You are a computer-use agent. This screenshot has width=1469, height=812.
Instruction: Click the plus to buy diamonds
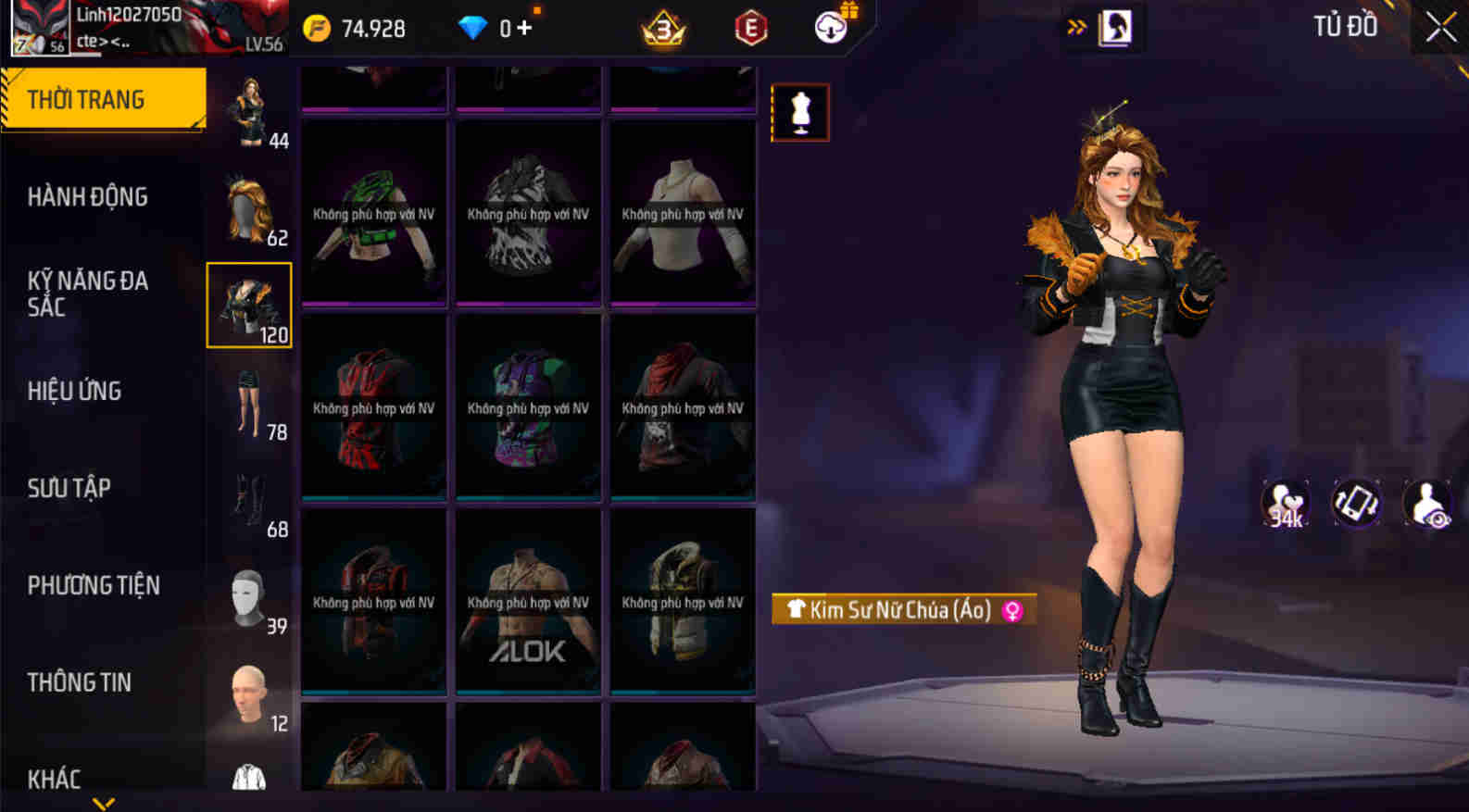click(x=523, y=27)
